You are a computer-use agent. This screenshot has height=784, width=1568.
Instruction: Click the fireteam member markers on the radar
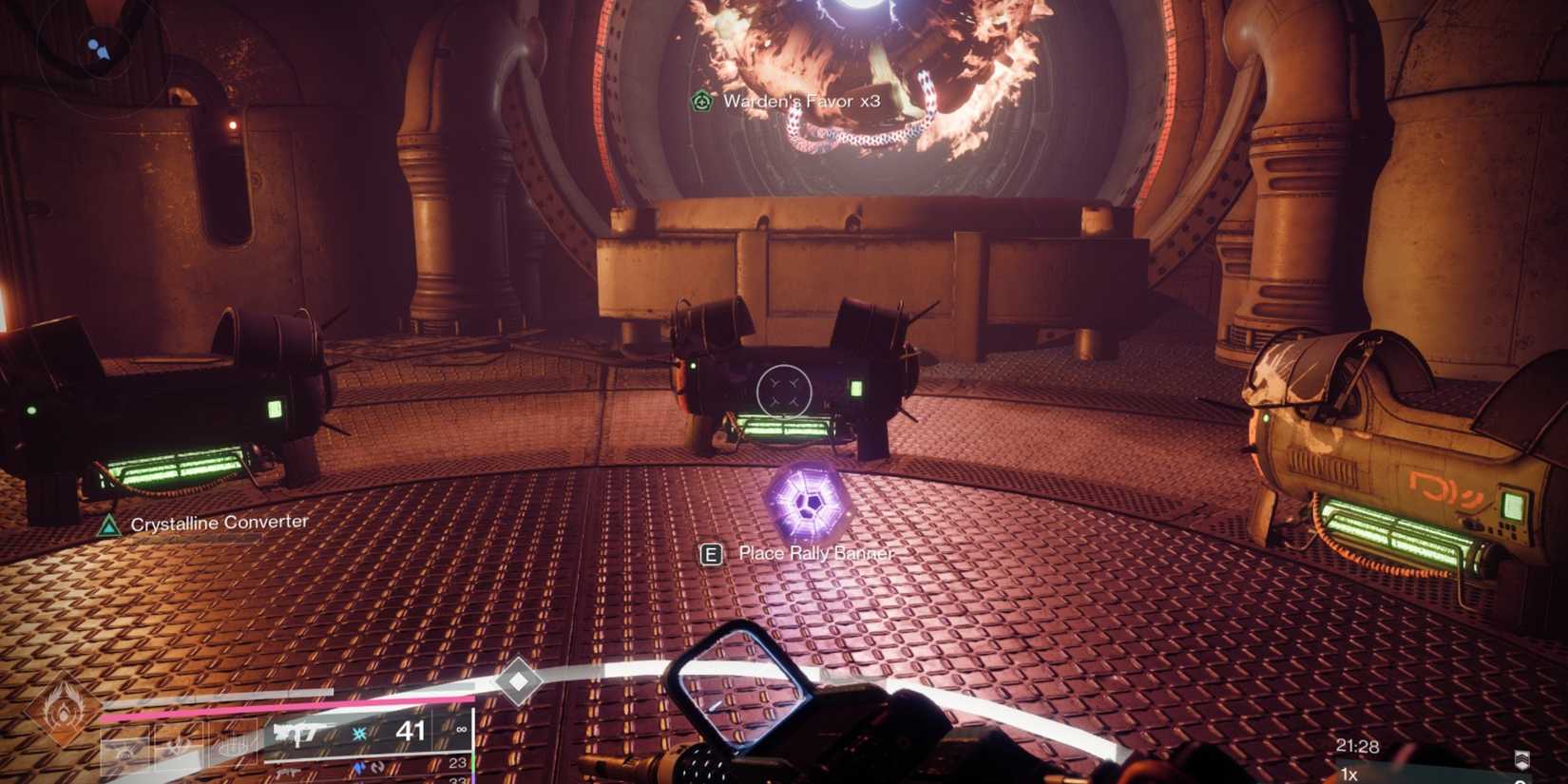pyautogui.click(x=99, y=48)
